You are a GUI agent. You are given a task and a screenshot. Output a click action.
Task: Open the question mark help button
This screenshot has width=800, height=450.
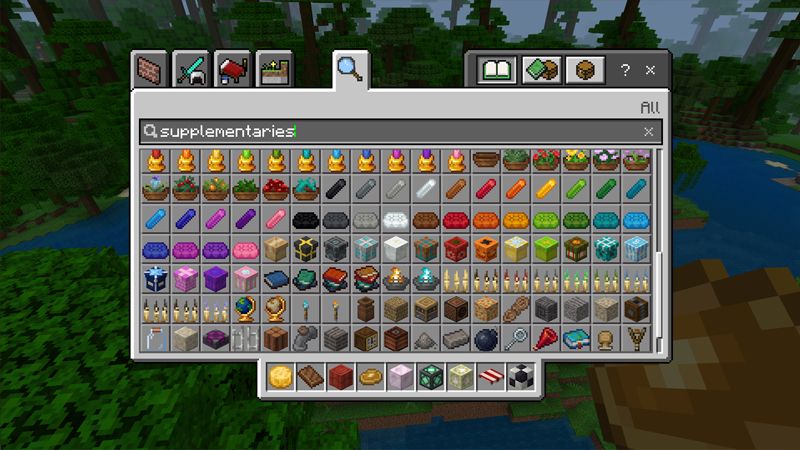tap(625, 71)
